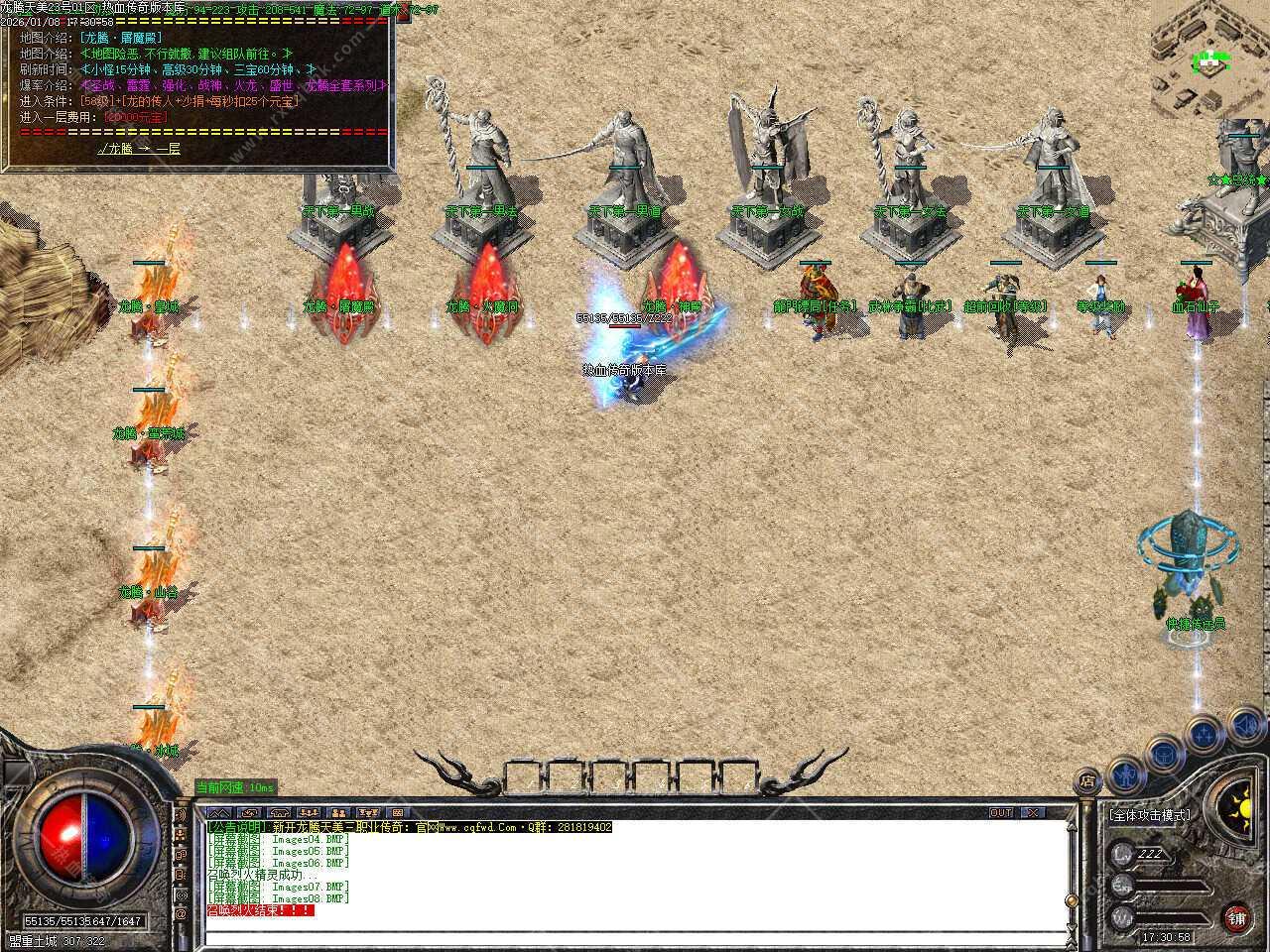Open the skills panel with star icon
1270x952 pixels.
click(1203, 735)
